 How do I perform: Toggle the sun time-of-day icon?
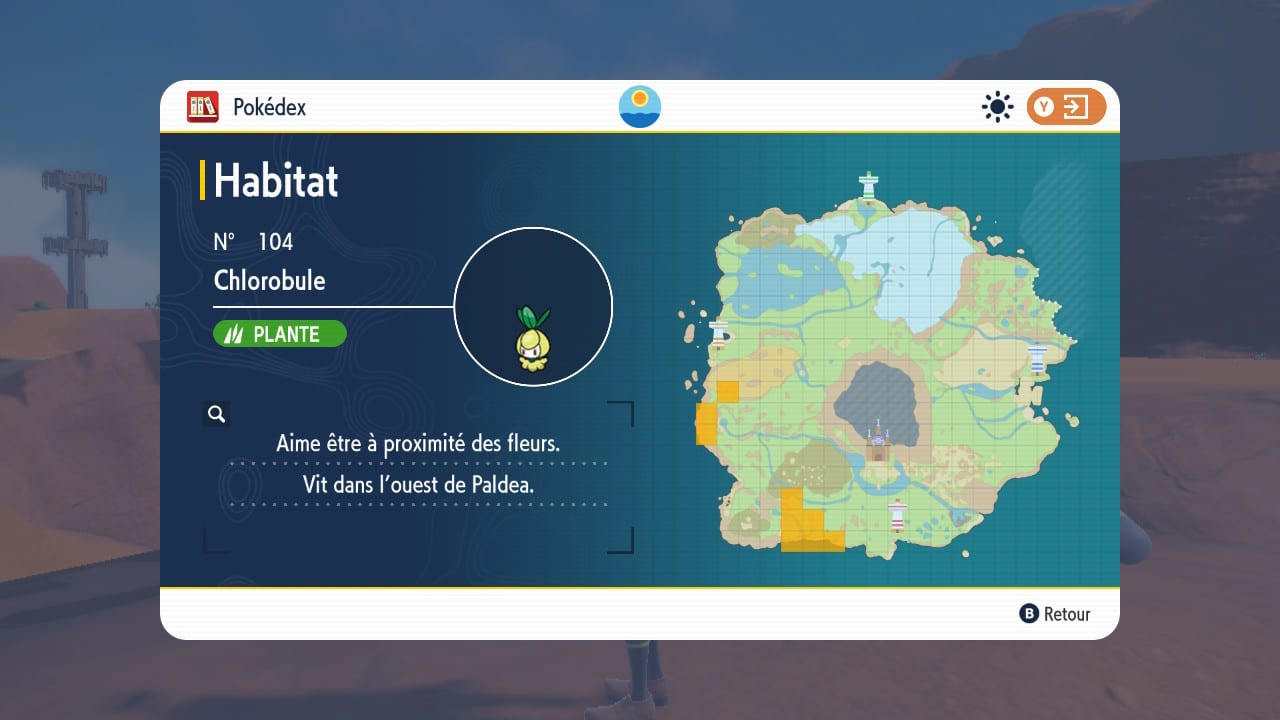pyautogui.click(x=997, y=107)
